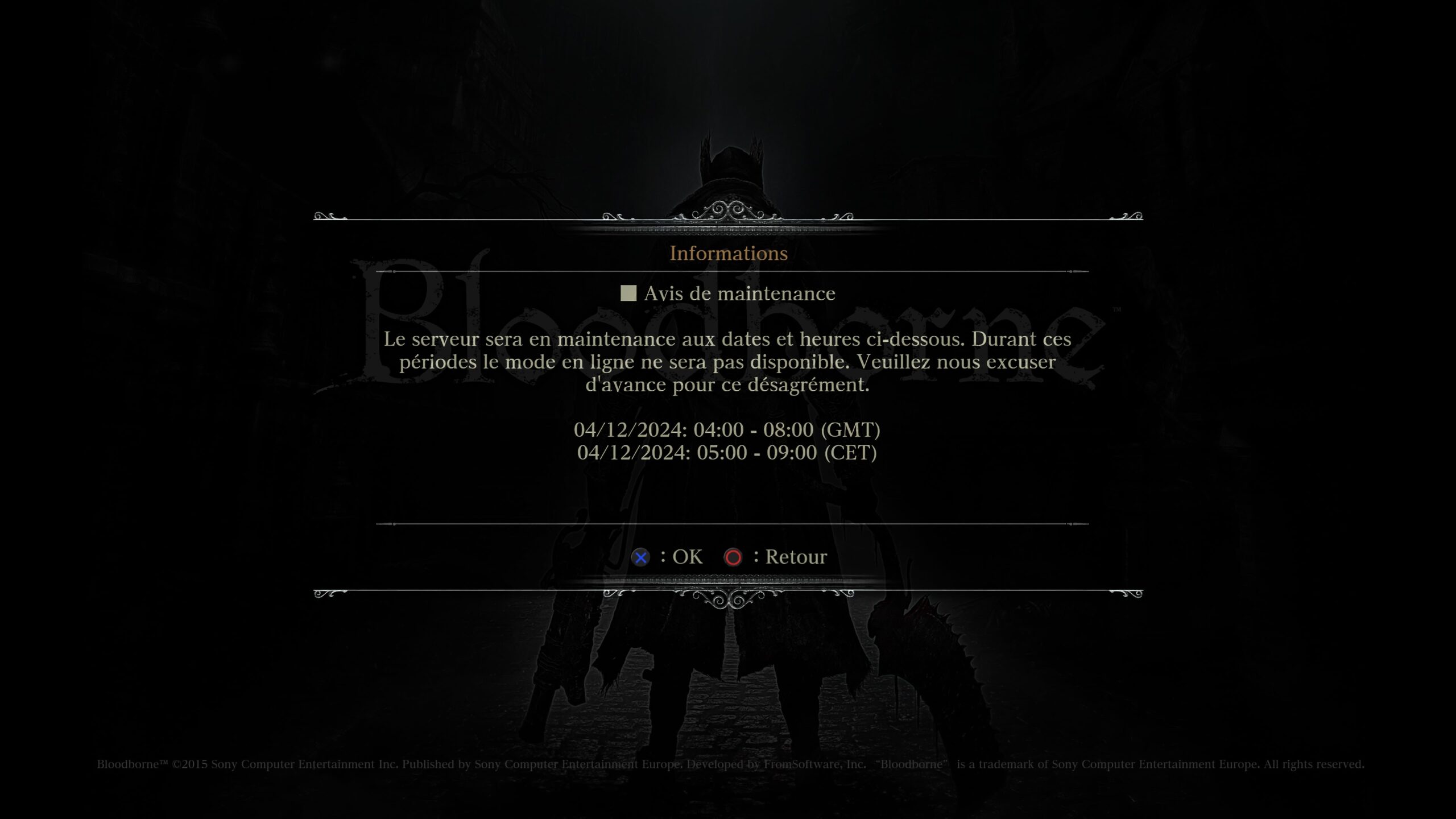Screen dimensions: 1456x819
Task: Click the blue cross (X) button icon
Action: tap(640, 557)
